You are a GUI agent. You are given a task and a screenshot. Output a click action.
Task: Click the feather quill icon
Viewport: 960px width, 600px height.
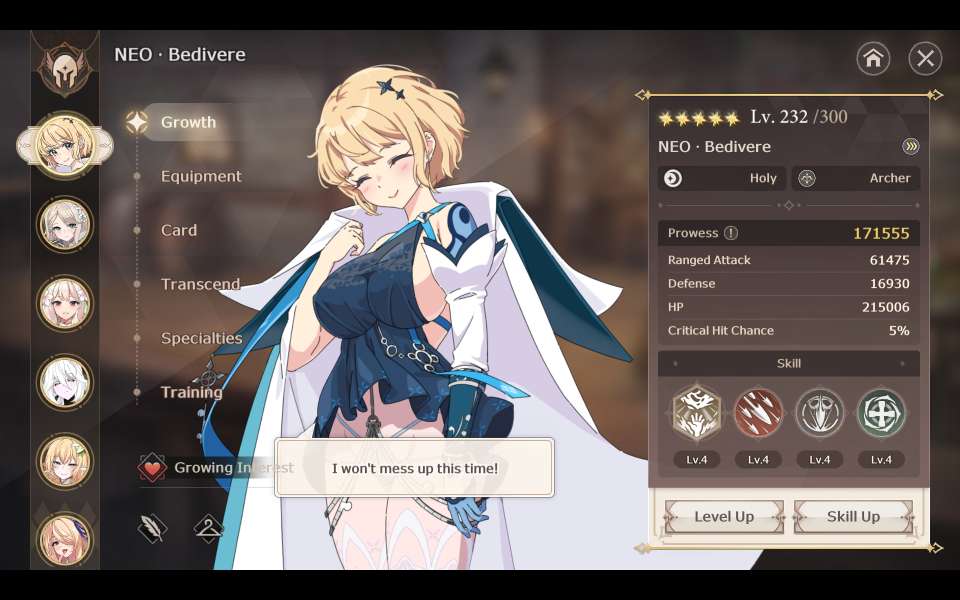[152, 529]
